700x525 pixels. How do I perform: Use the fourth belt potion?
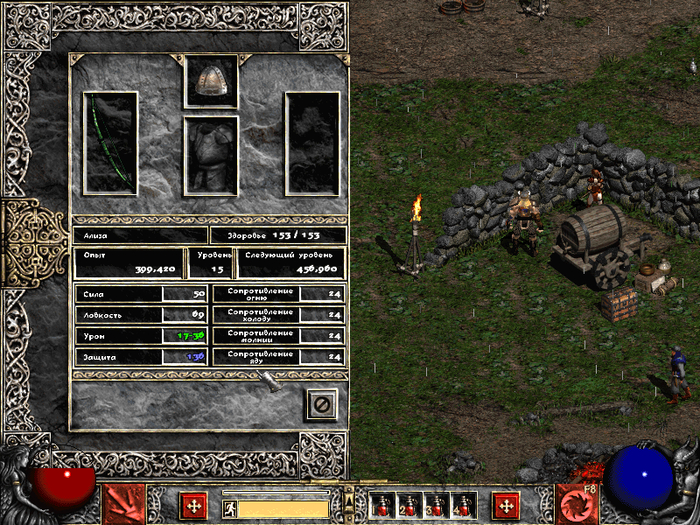[x=464, y=505]
